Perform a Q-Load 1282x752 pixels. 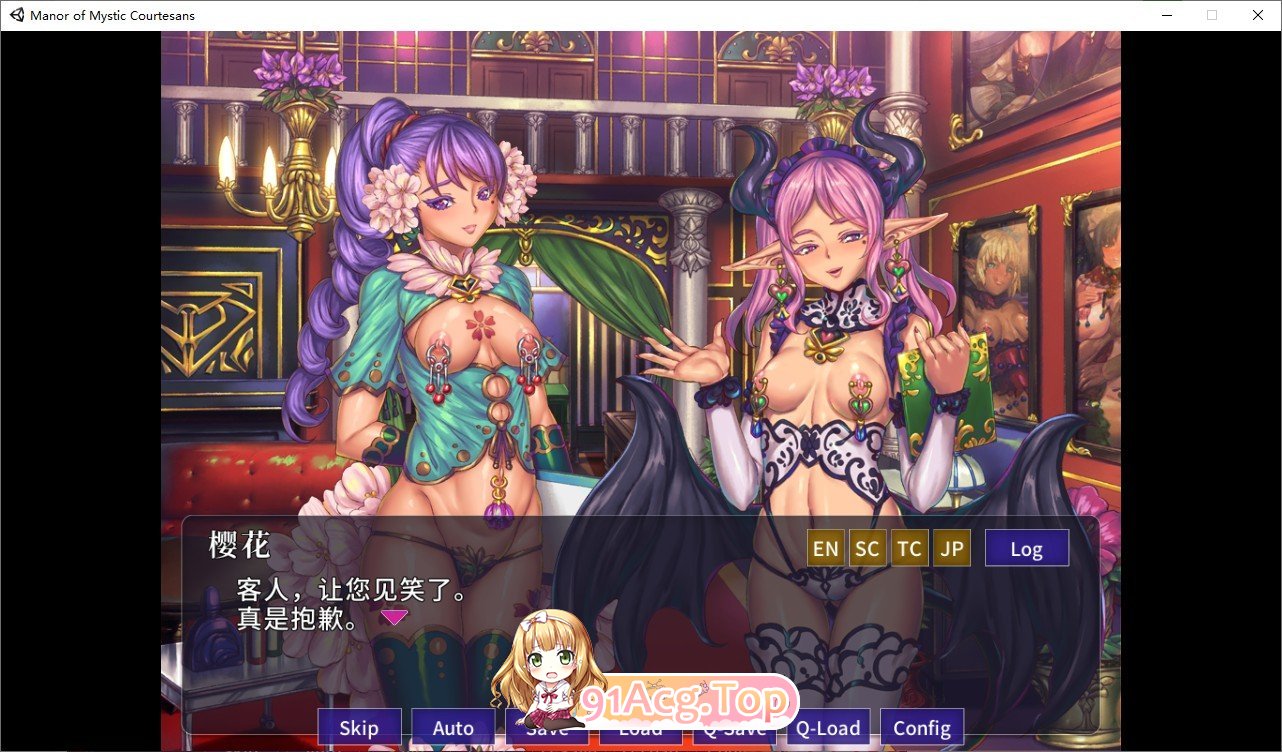[827, 728]
